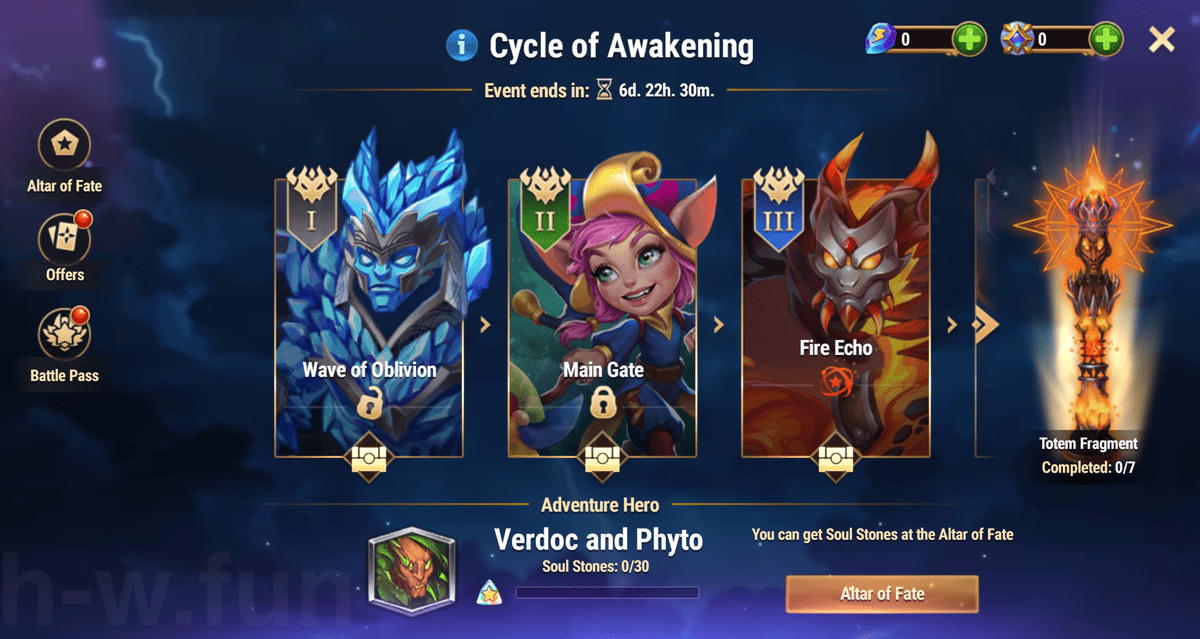Viewport: 1200px width, 639px height.
Task: Select the Wave of Oblivion chapter card
Action: (370, 320)
